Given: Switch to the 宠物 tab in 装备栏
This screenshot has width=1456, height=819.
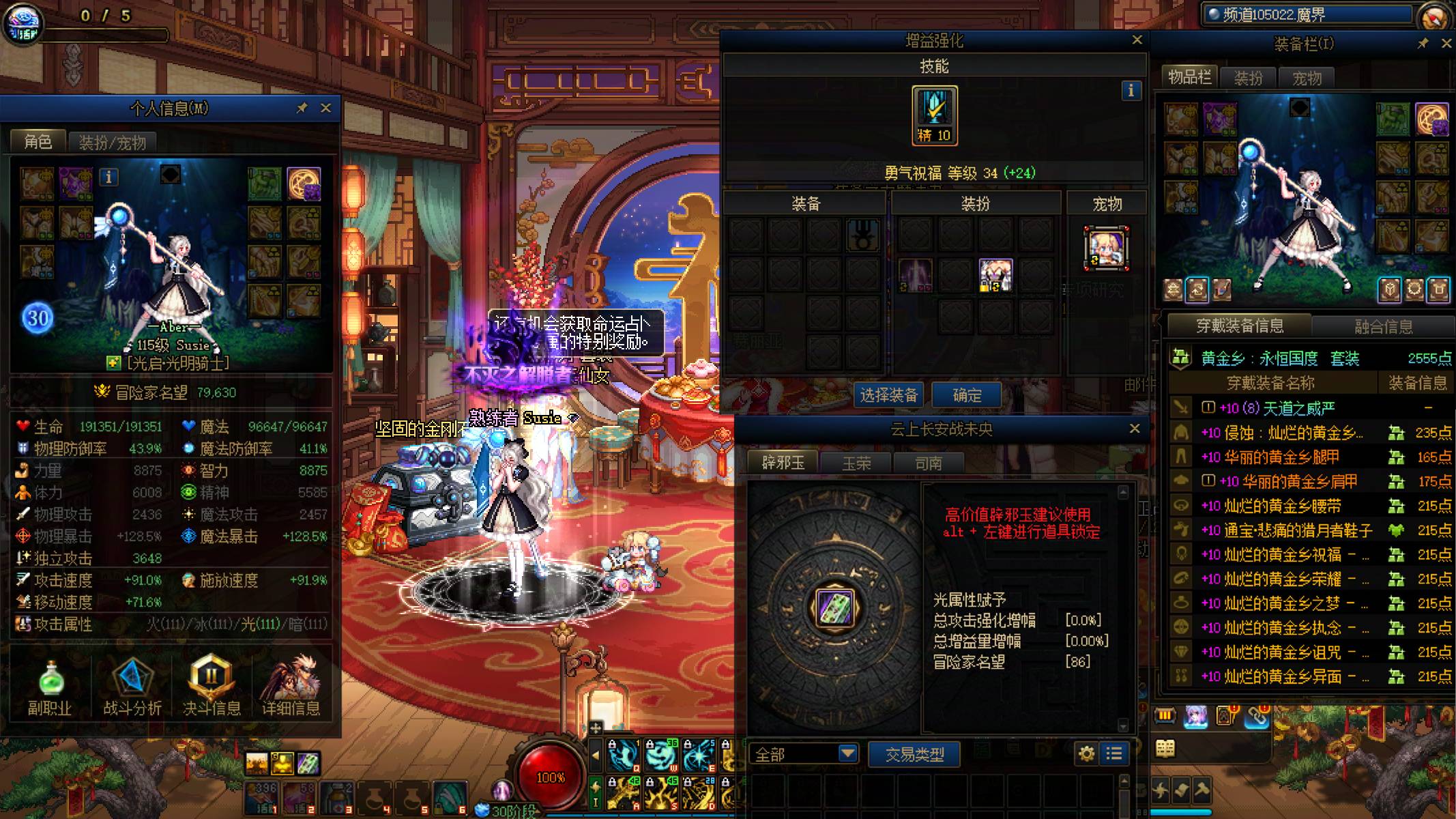Looking at the screenshot, I should coord(1308,78).
